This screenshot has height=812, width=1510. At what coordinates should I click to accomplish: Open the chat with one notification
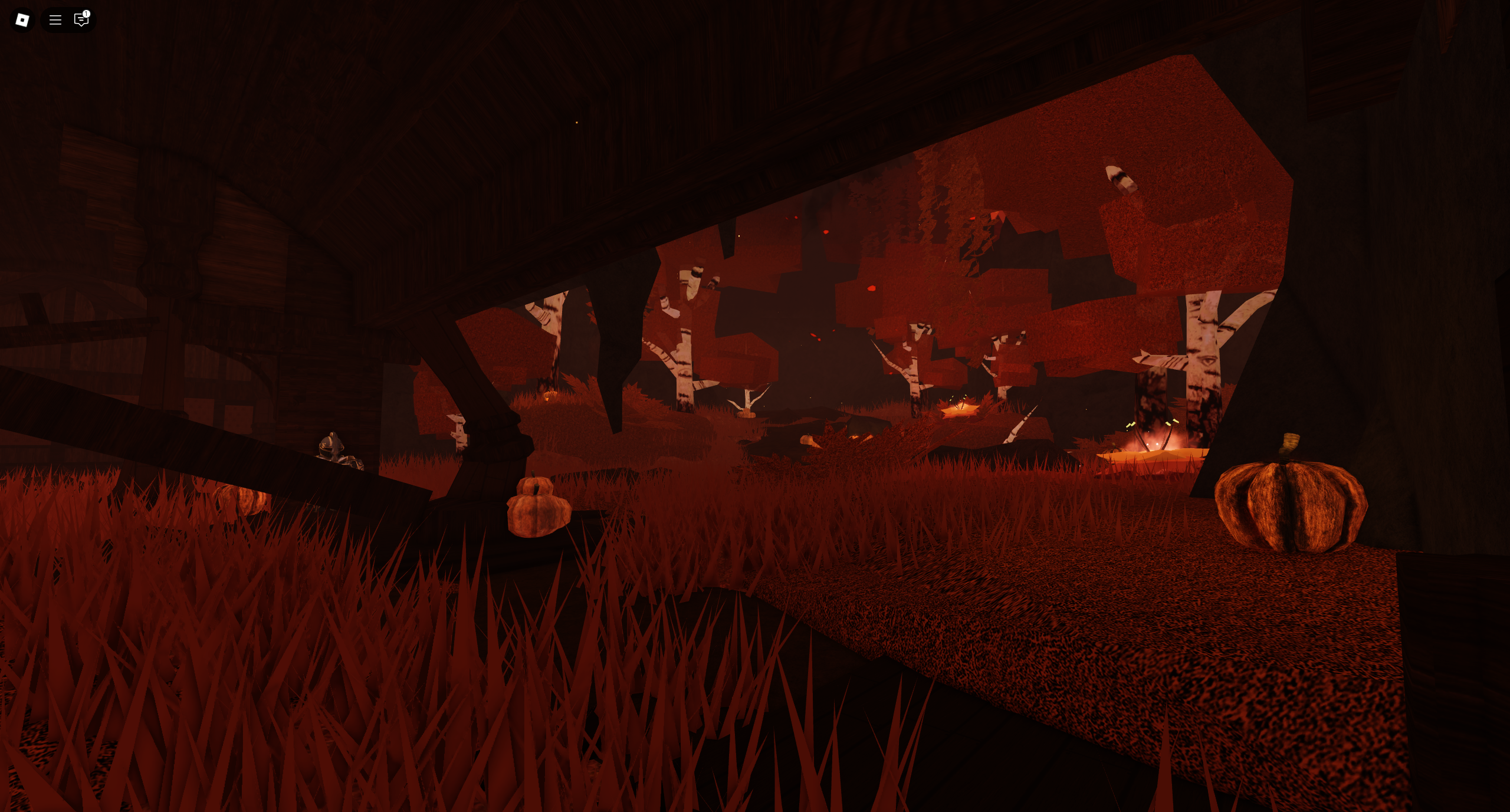tap(81, 20)
